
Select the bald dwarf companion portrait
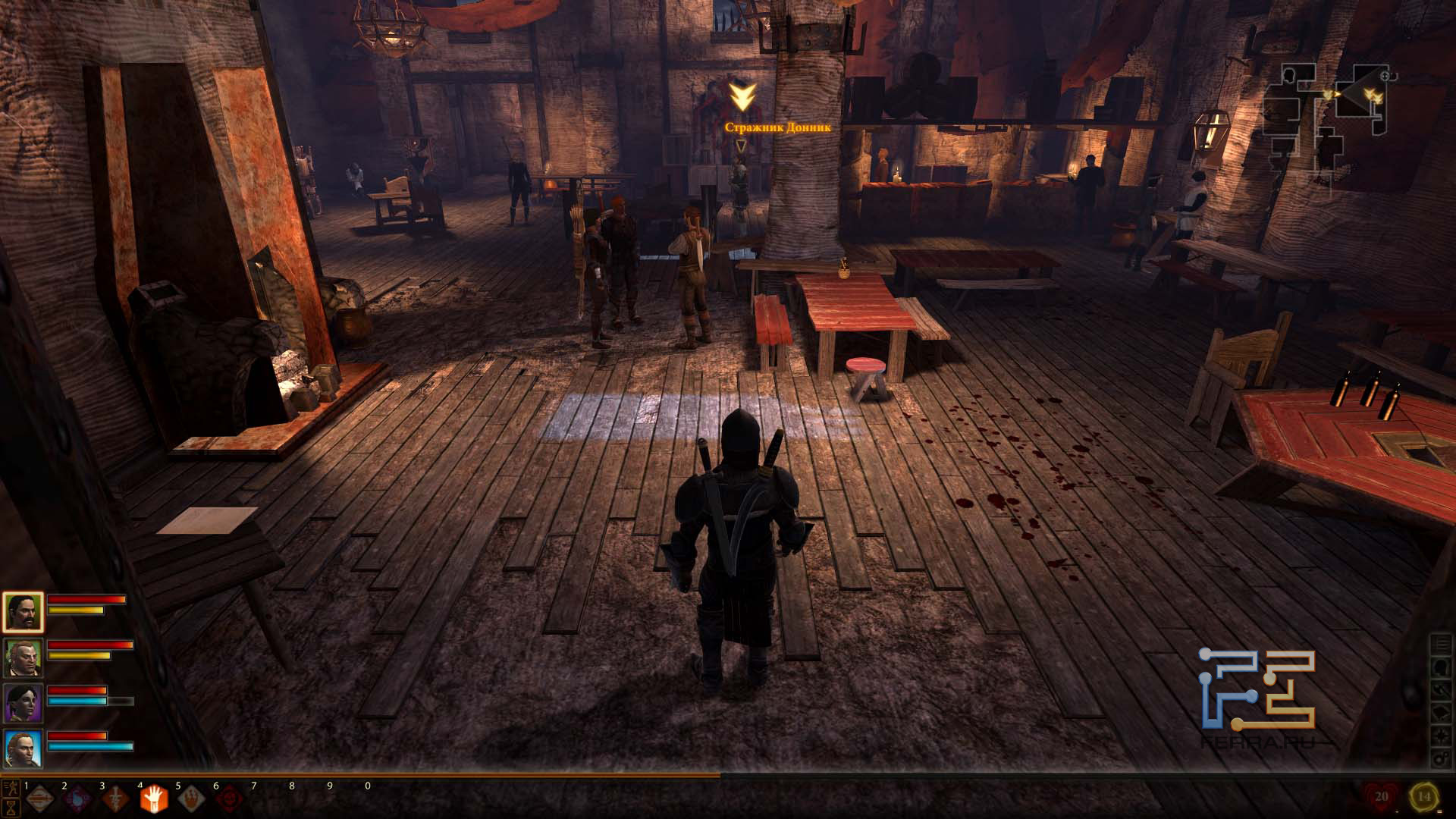tap(23, 657)
